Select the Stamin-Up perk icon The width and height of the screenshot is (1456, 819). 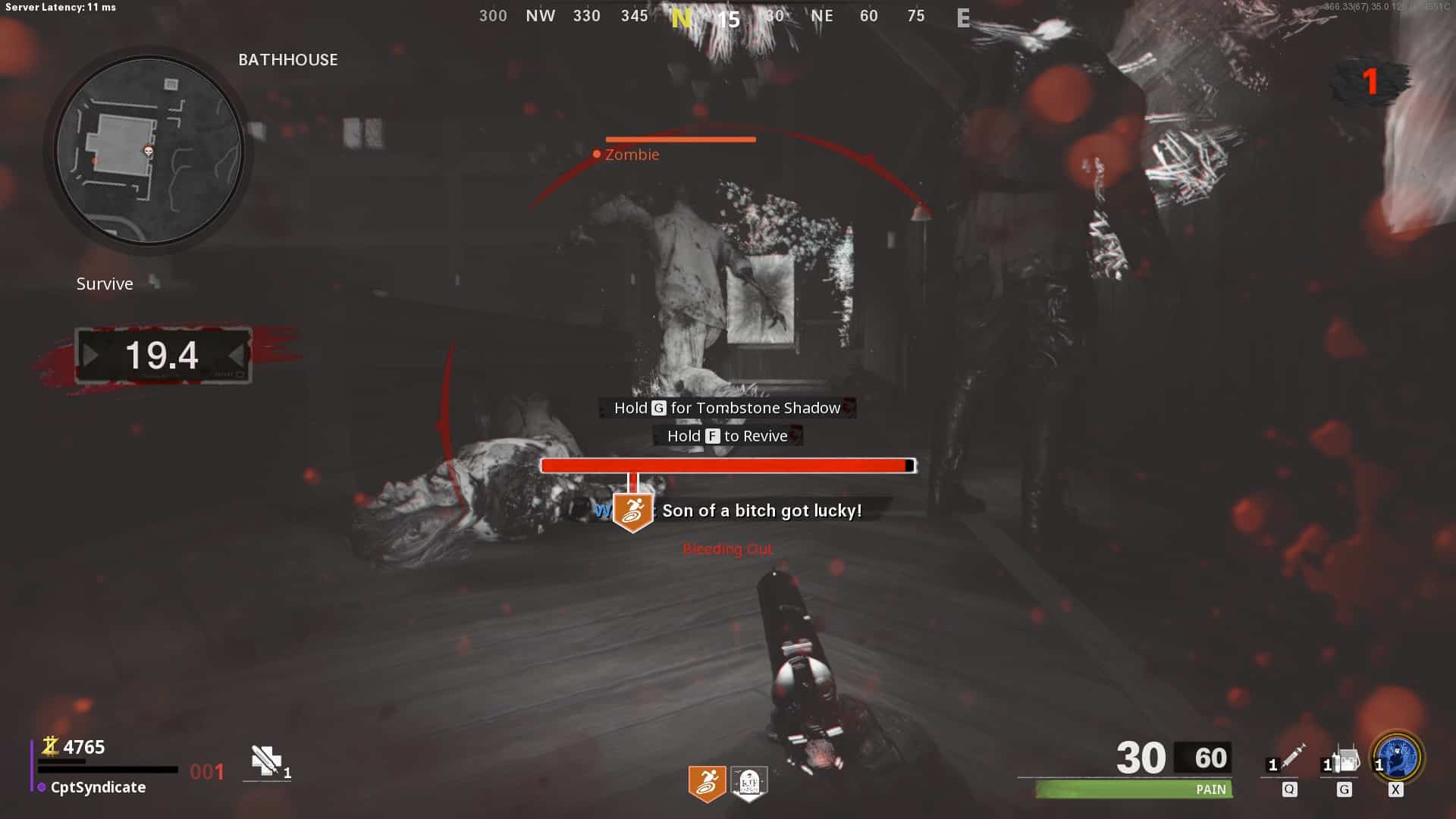pos(707,783)
